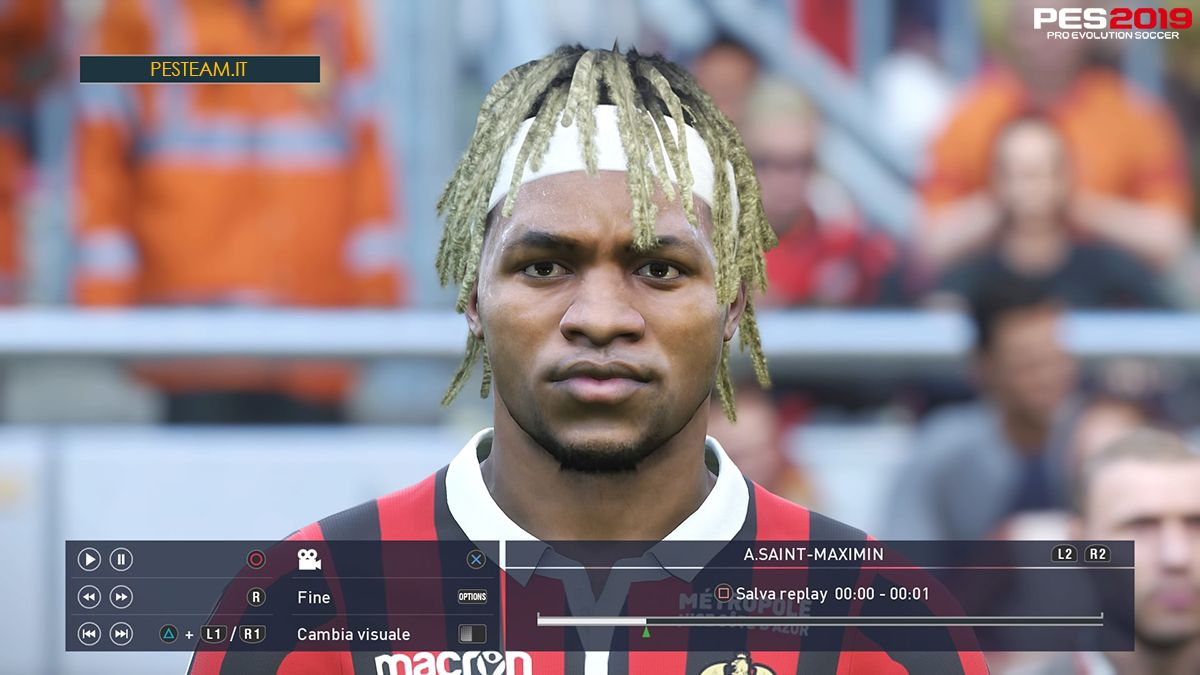Screen dimensions: 1200x675
Task: Select the Cambia visuale option
Action: coord(353,634)
